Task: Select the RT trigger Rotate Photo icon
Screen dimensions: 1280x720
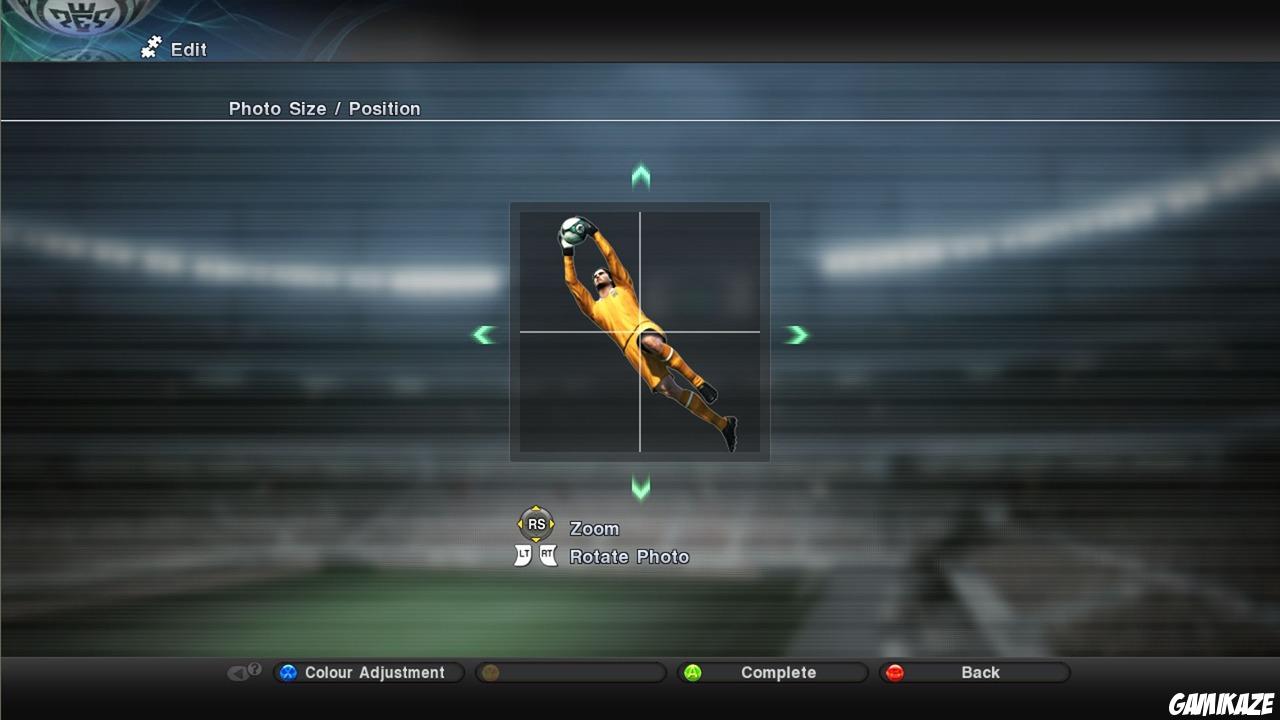Action: pyautogui.click(x=548, y=553)
